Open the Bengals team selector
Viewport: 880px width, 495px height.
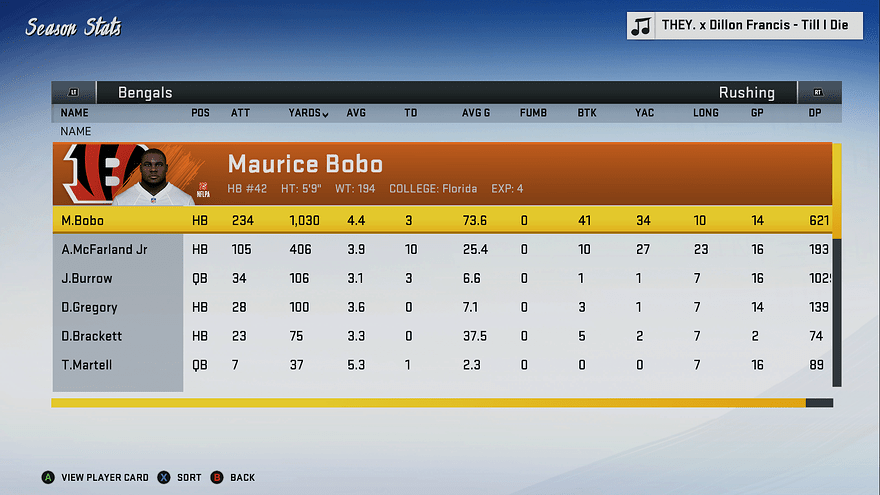(x=145, y=93)
